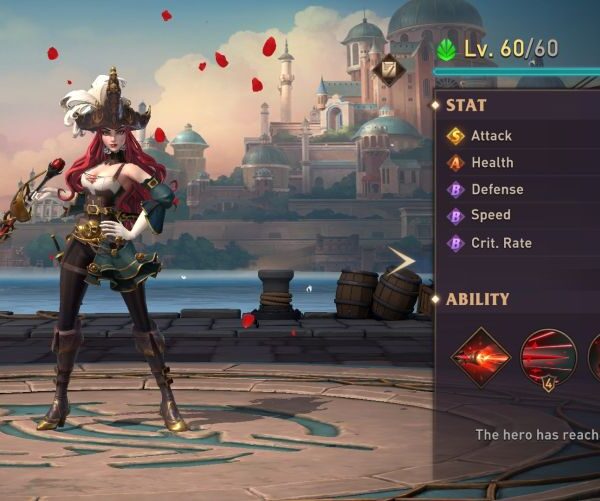
Task: Tap the green leaf faction icon
Action: [x=446, y=49]
